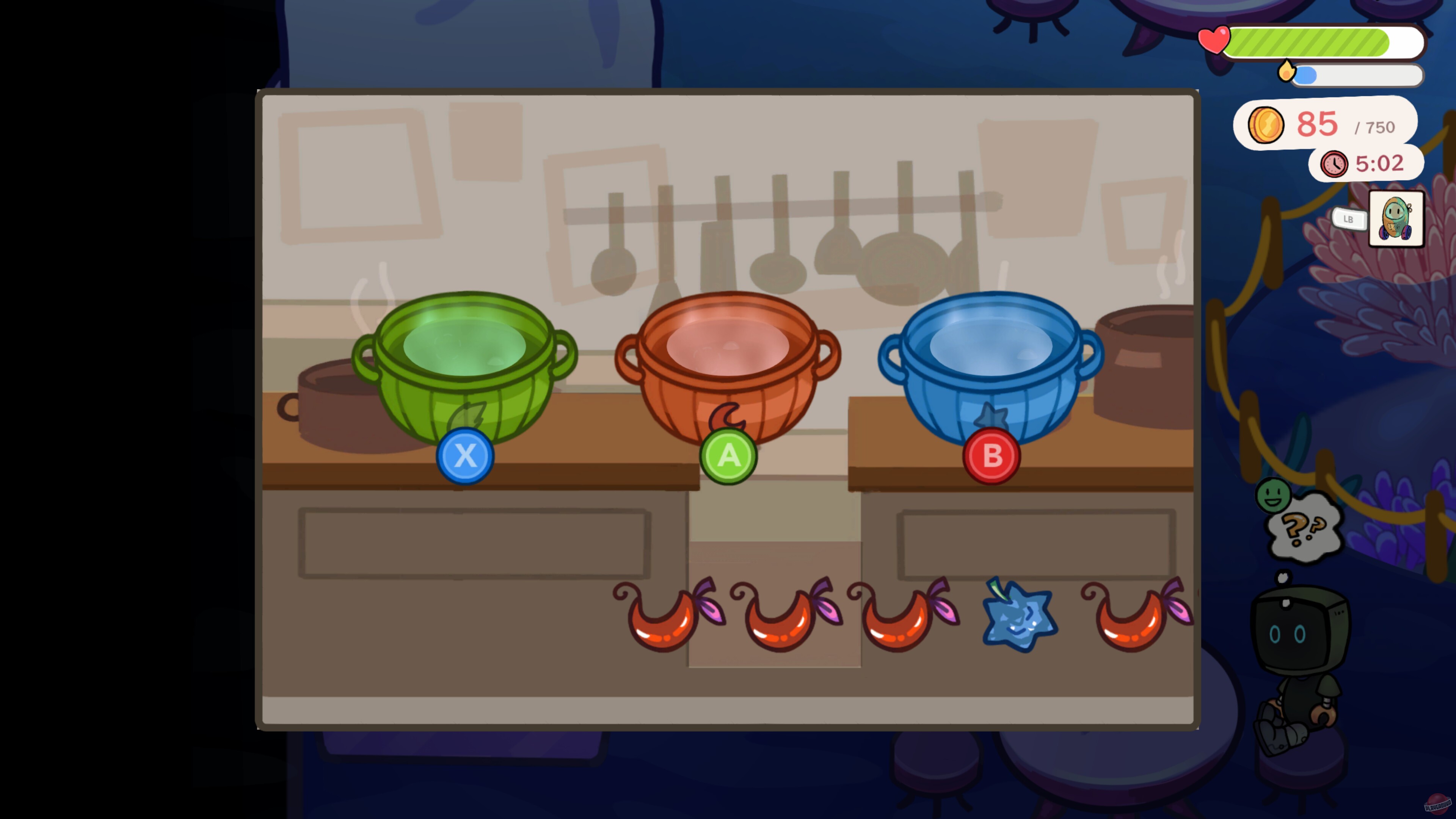The image size is (1456, 819).
Task: Click the clock icon next to 5:02
Action: (x=1335, y=164)
